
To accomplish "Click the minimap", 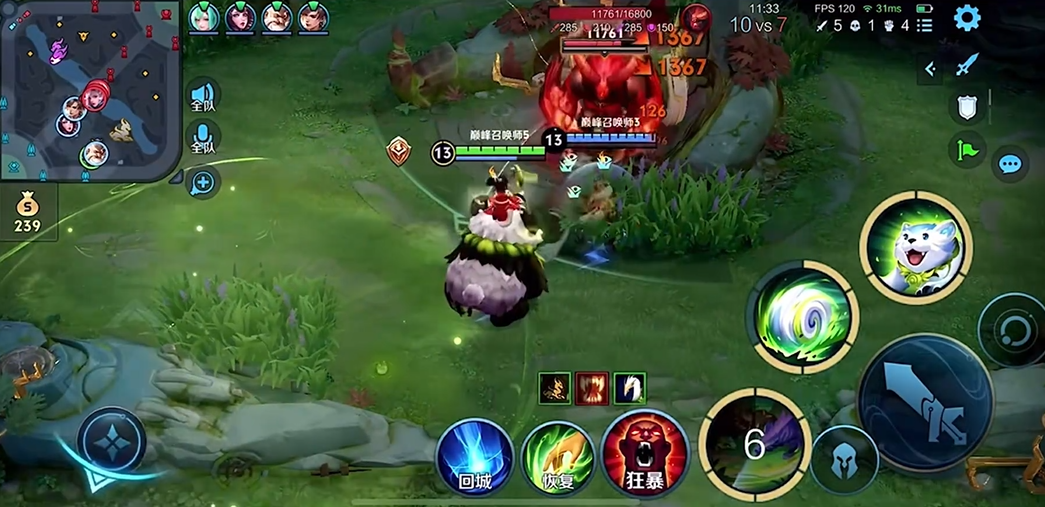I will click(x=88, y=88).
